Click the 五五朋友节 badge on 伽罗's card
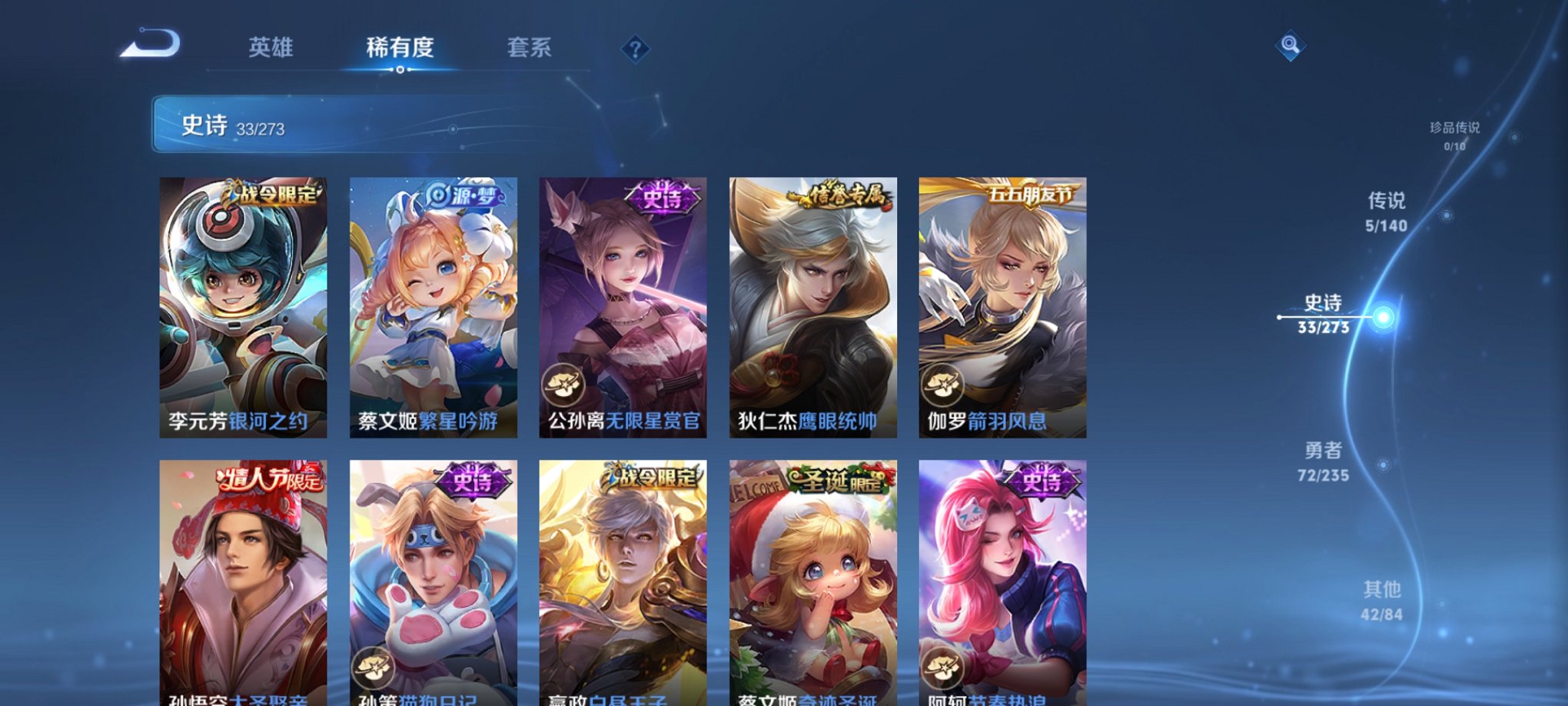Image resolution: width=1568 pixels, height=706 pixels. click(1031, 195)
